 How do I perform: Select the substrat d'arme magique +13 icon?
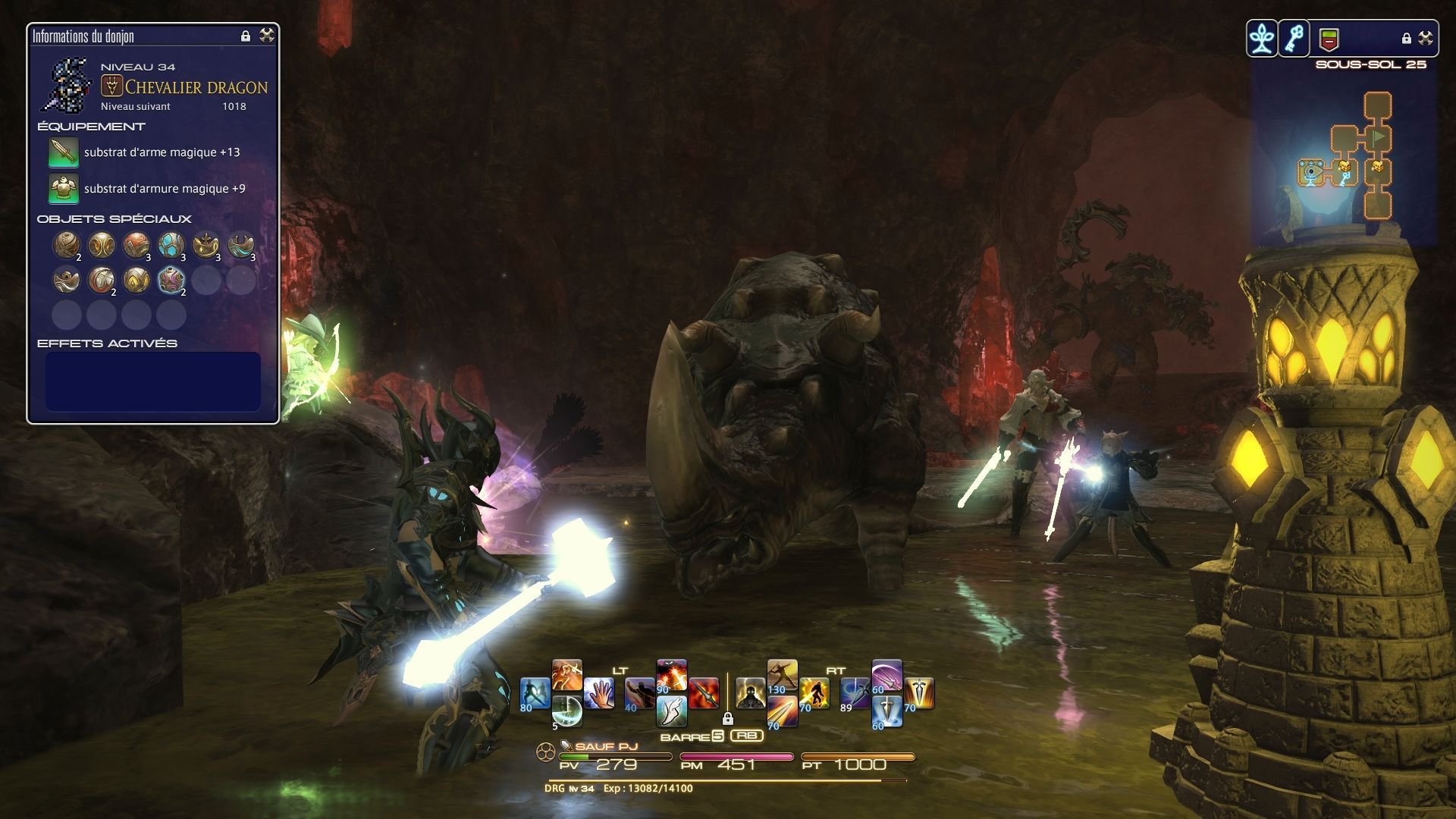point(63,152)
